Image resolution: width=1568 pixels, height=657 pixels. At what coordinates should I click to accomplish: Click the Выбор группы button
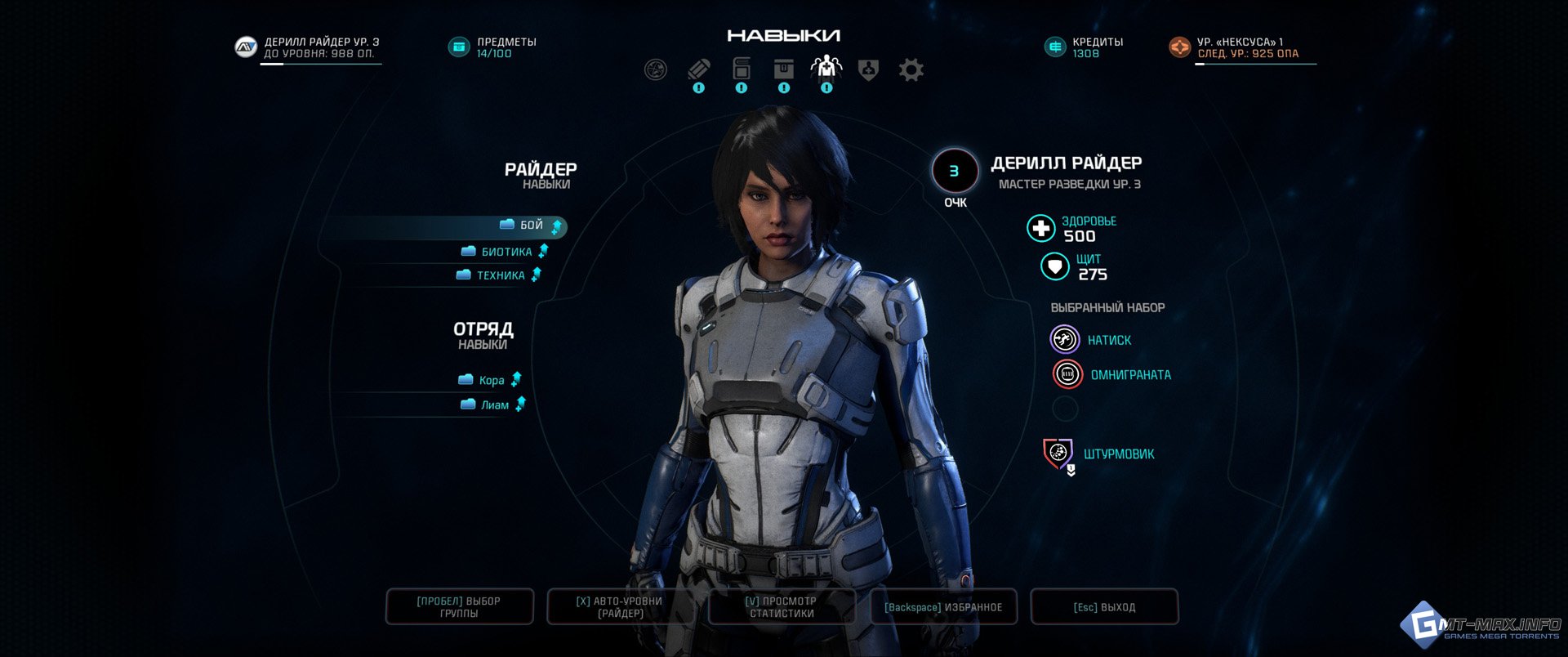459,606
